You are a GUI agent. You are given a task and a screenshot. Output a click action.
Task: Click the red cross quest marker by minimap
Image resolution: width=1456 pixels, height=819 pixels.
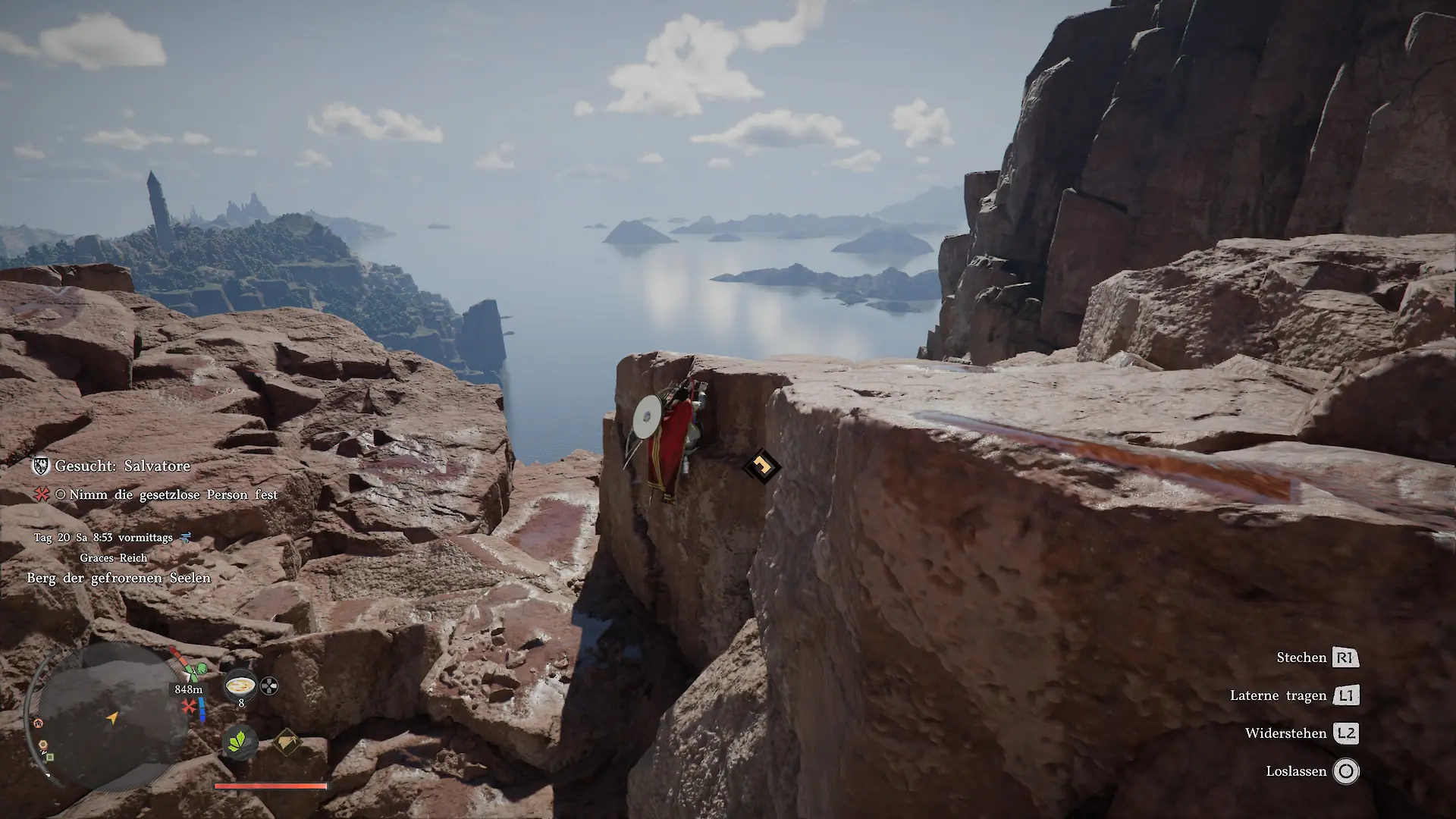189,707
